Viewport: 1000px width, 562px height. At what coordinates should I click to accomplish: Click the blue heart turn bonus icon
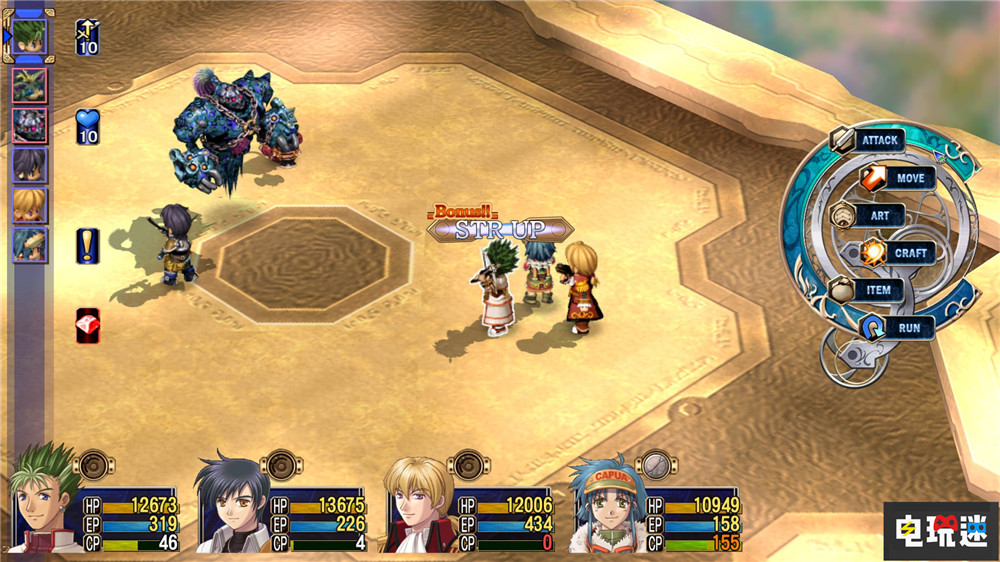[88, 127]
